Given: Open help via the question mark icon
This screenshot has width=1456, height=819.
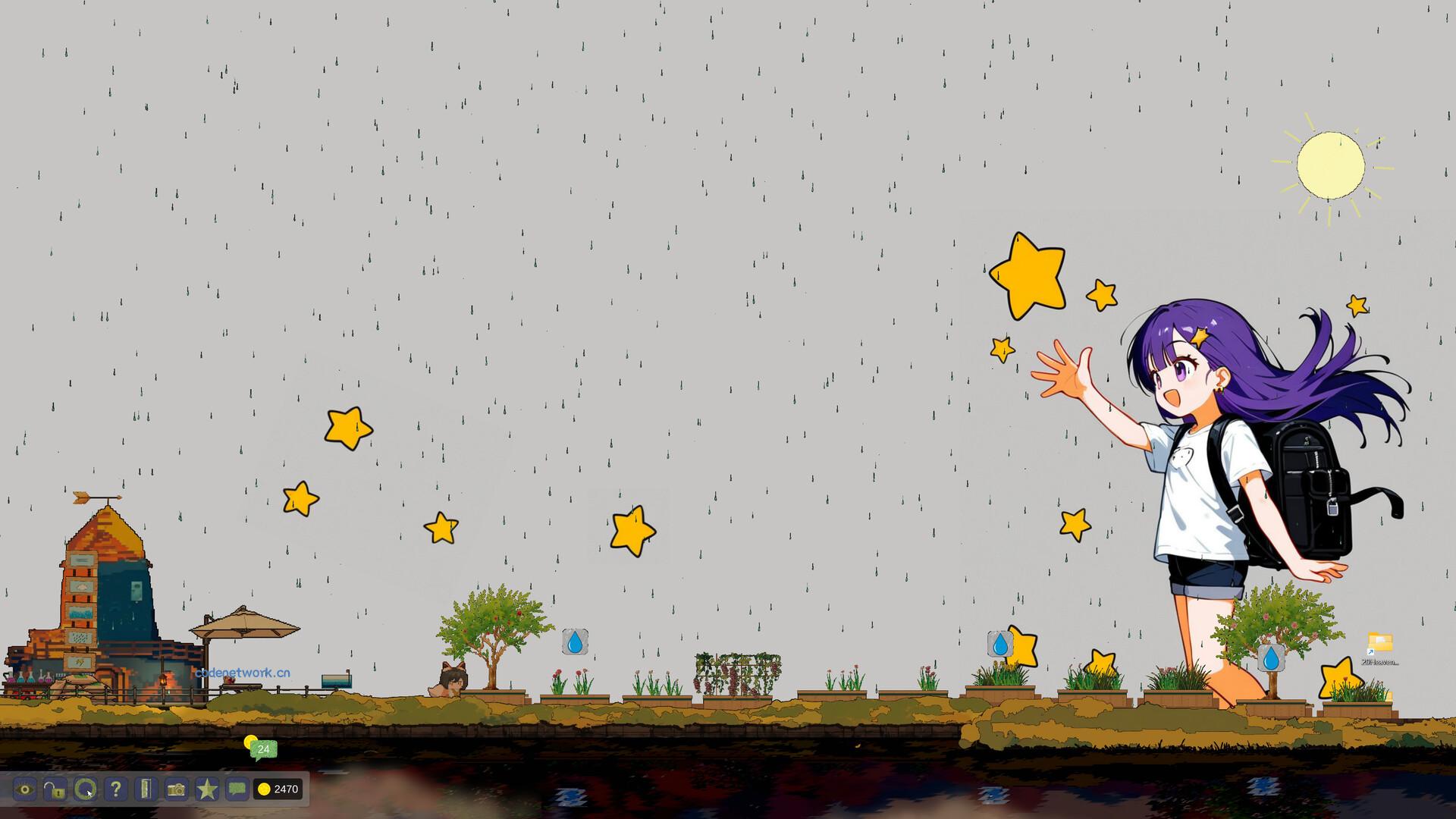Looking at the screenshot, I should click(x=116, y=789).
